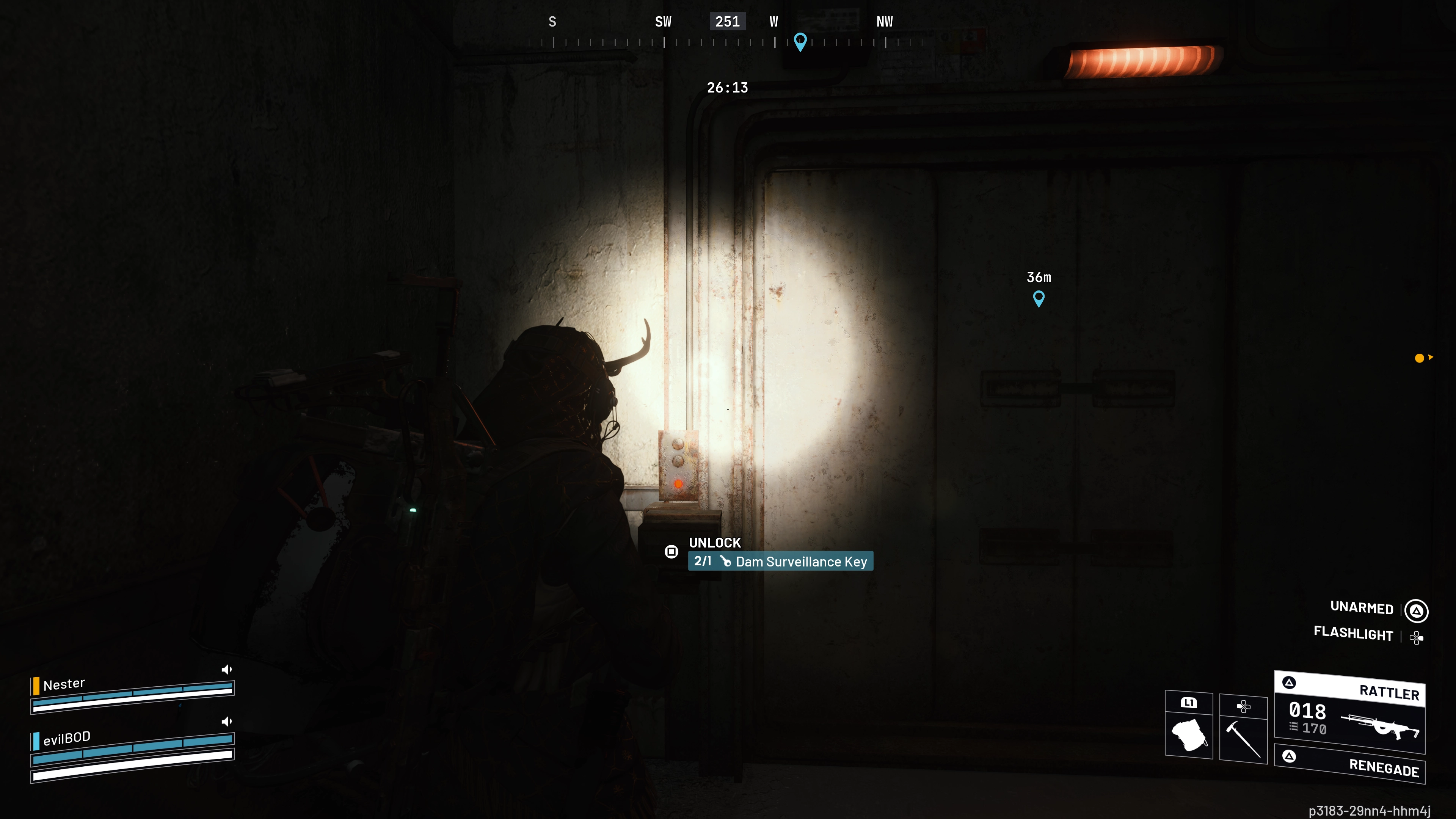The width and height of the screenshot is (1456, 819).
Task: Select the 36m waypoint marker
Action: click(x=1038, y=298)
